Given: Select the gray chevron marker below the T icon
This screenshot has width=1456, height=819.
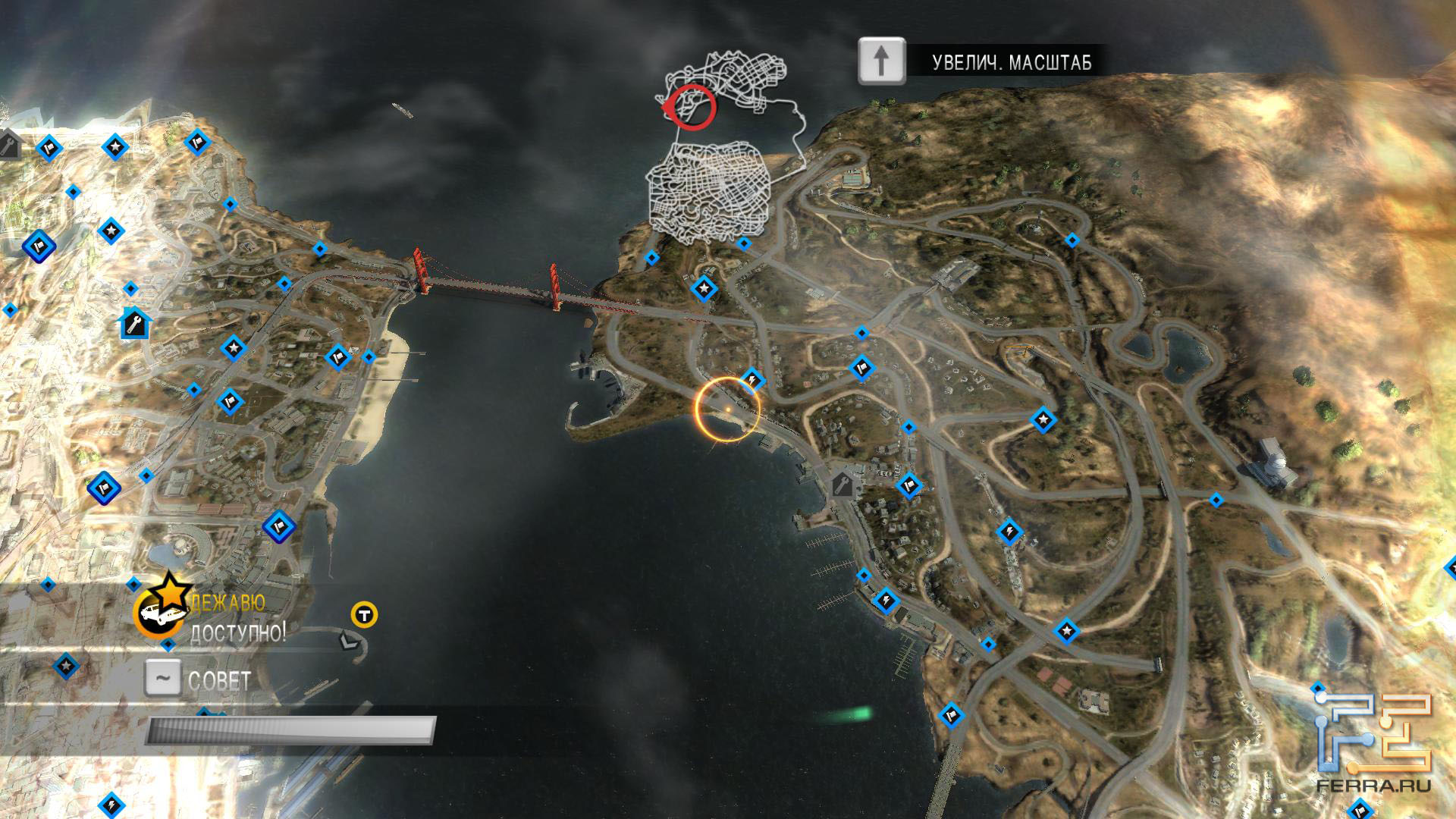Looking at the screenshot, I should [347, 641].
